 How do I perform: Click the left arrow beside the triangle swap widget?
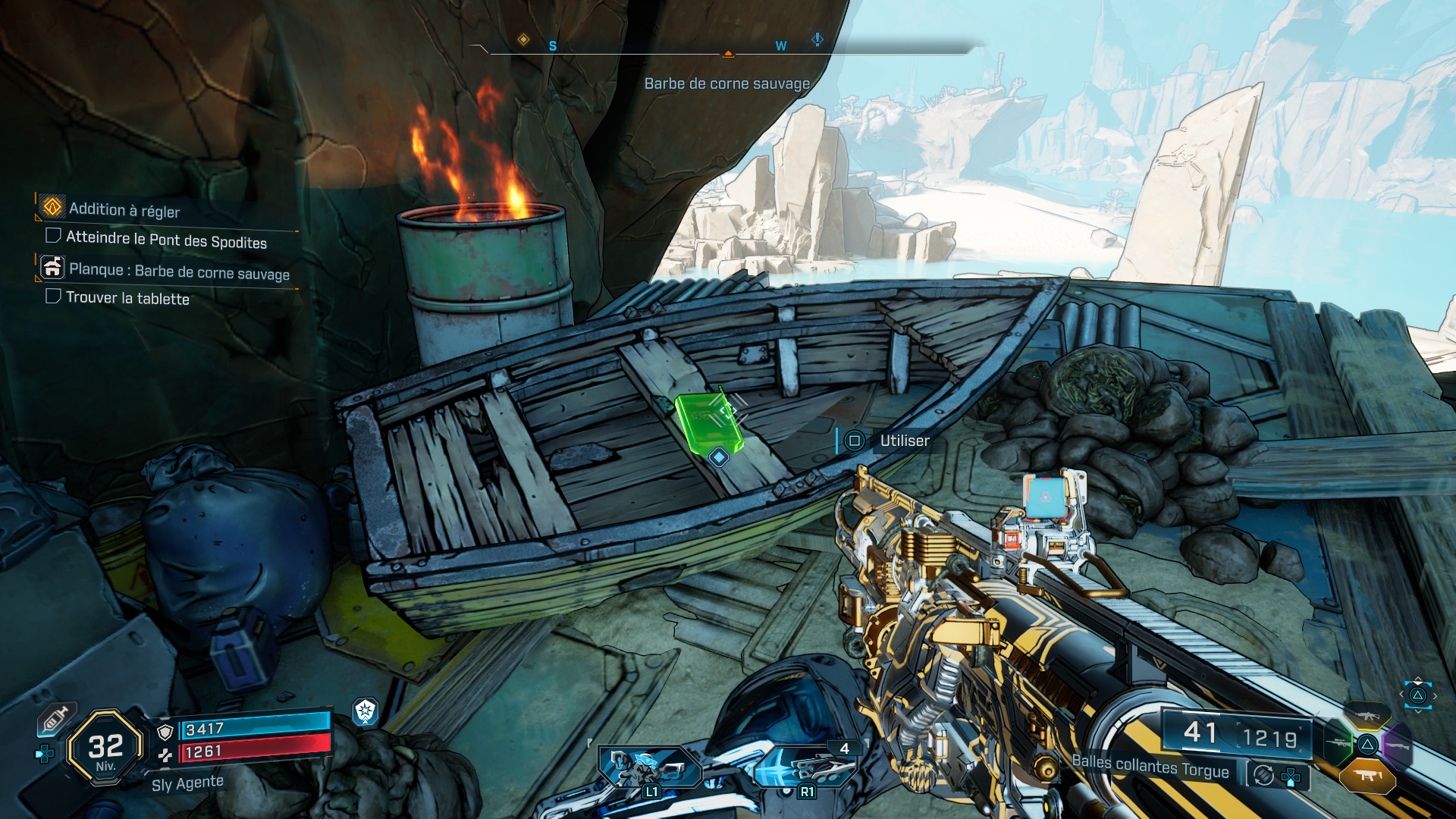[x=1401, y=695]
